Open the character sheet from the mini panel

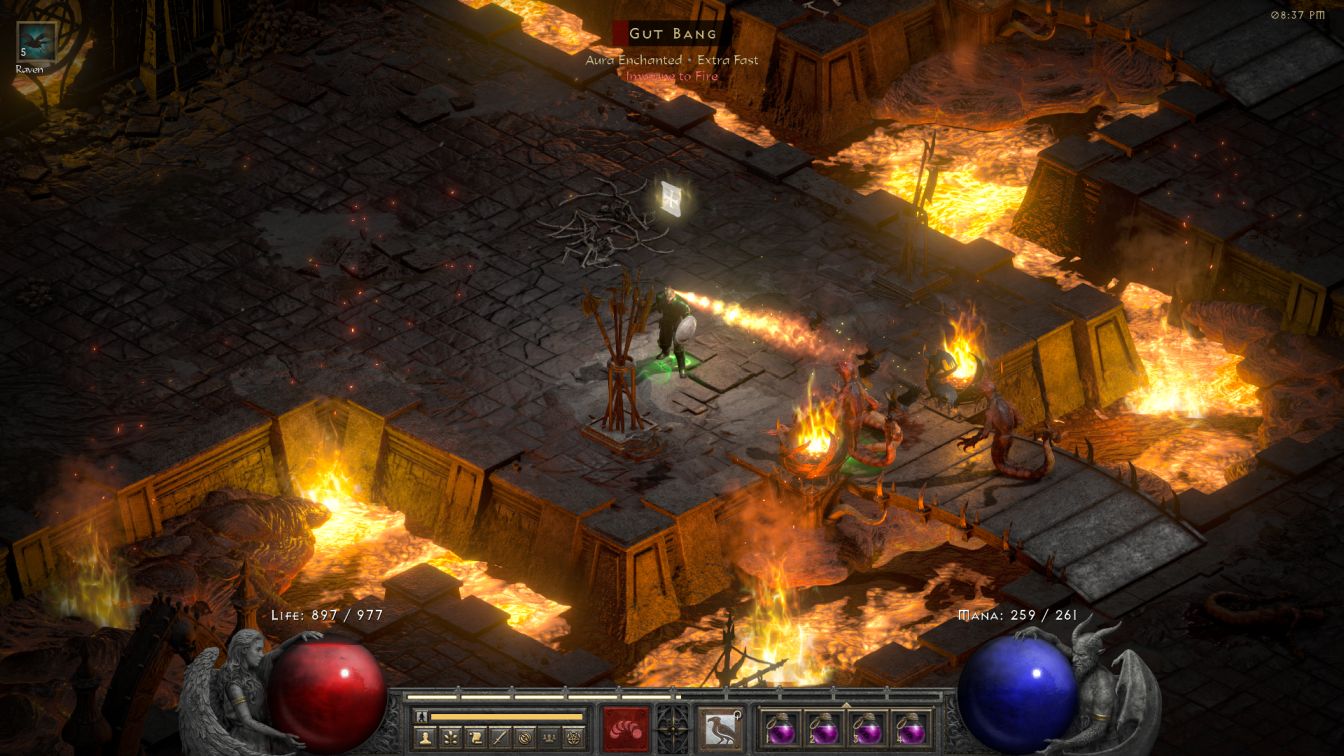[x=427, y=738]
